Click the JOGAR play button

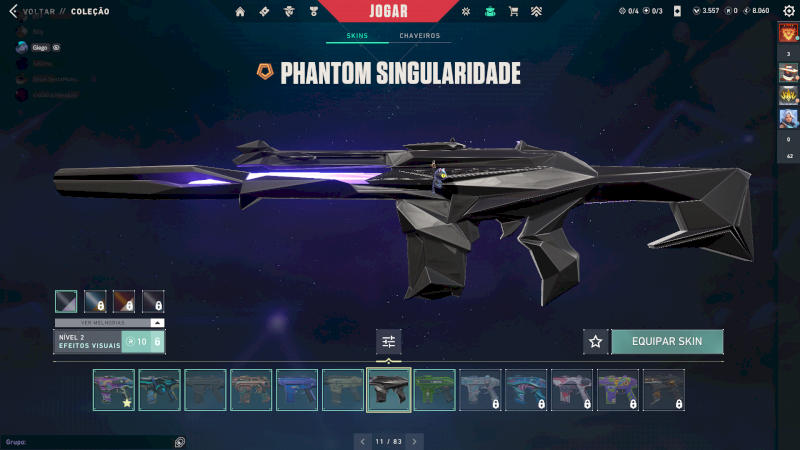(x=388, y=11)
